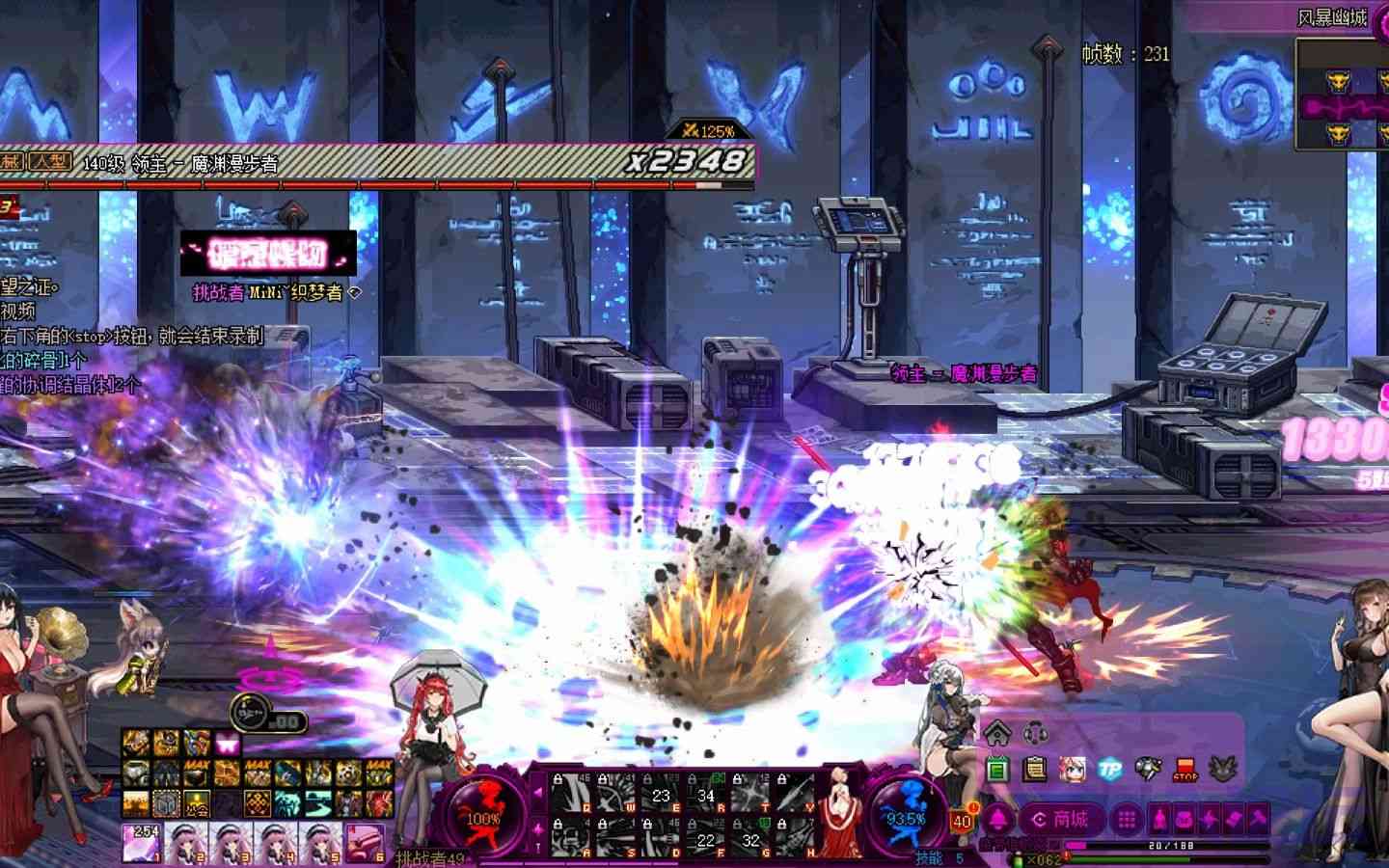Viewport: 1389px width, 868px height.
Task: Use the item in quick slot 6
Action: pos(365,842)
